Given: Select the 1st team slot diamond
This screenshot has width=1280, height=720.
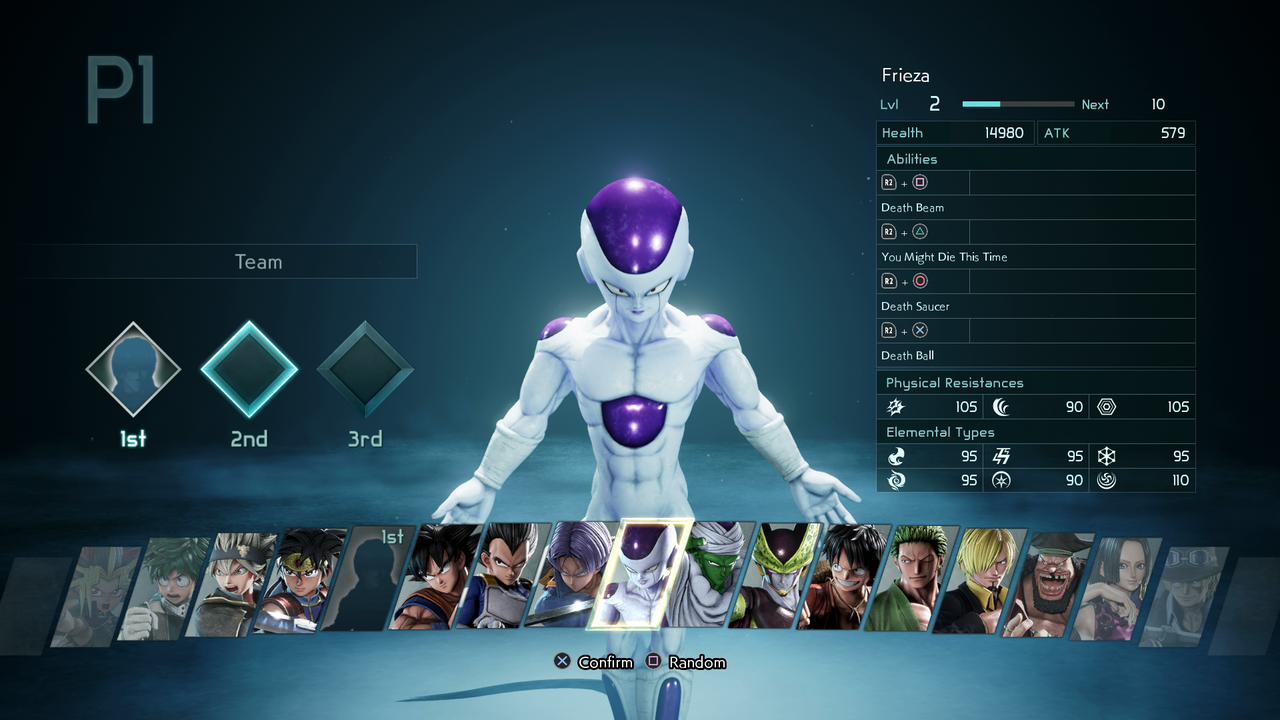Looking at the screenshot, I should 133,370.
